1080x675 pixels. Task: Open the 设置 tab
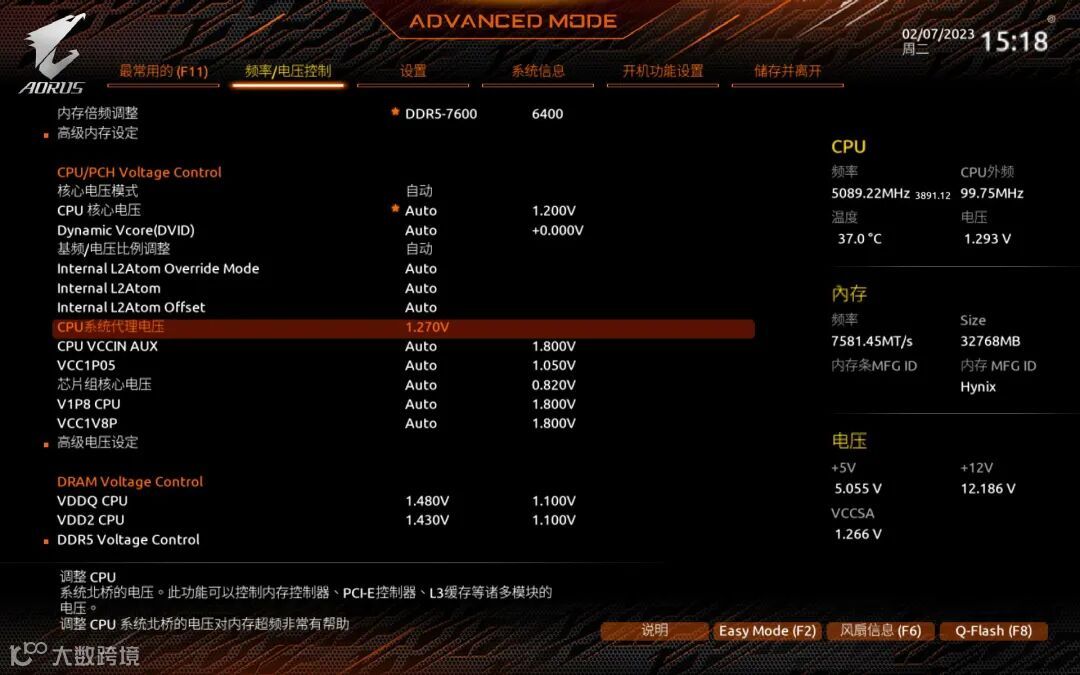413,71
